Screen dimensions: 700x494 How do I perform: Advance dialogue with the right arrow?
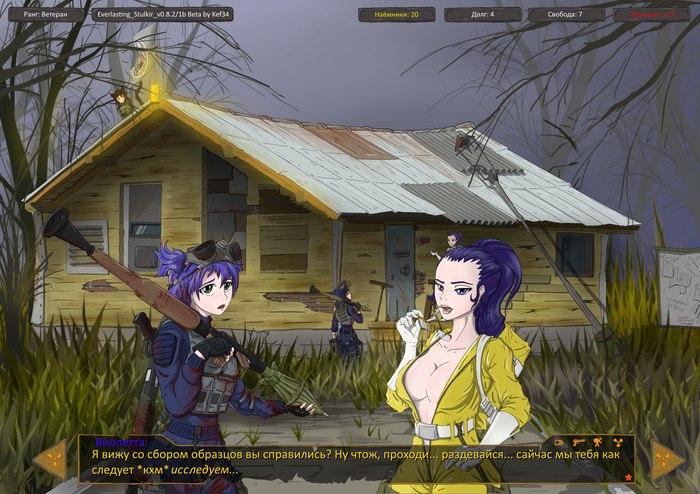pyautogui.click(x=668, y=460)
